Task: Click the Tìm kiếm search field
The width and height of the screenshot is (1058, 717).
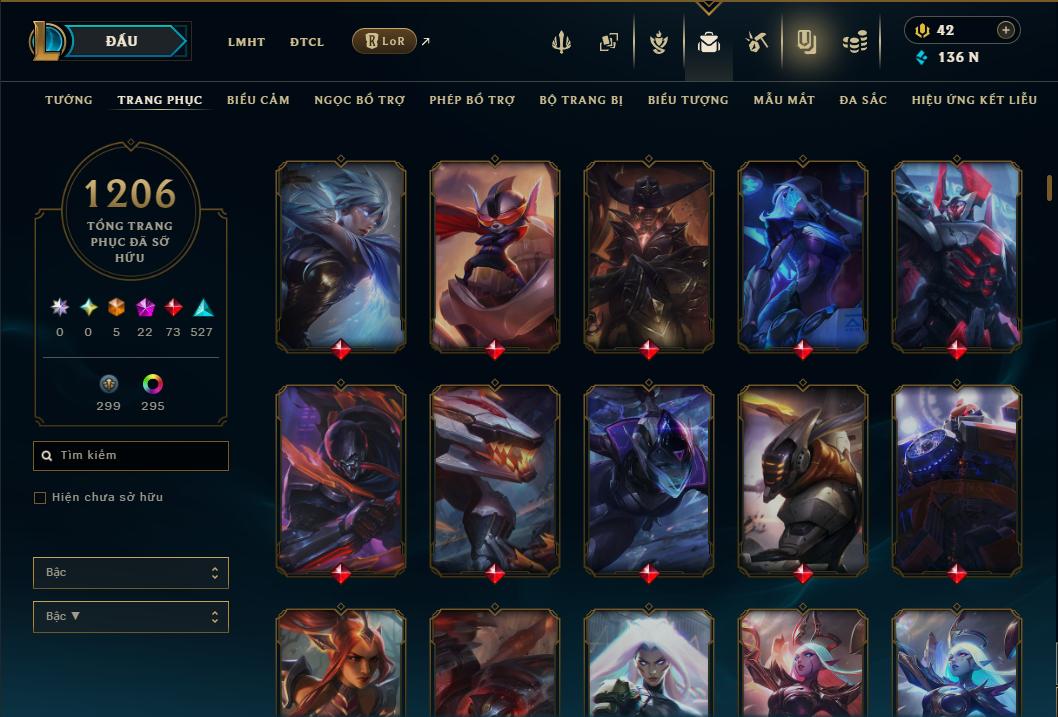Action: pyautogui.click(x=131, y=456)
